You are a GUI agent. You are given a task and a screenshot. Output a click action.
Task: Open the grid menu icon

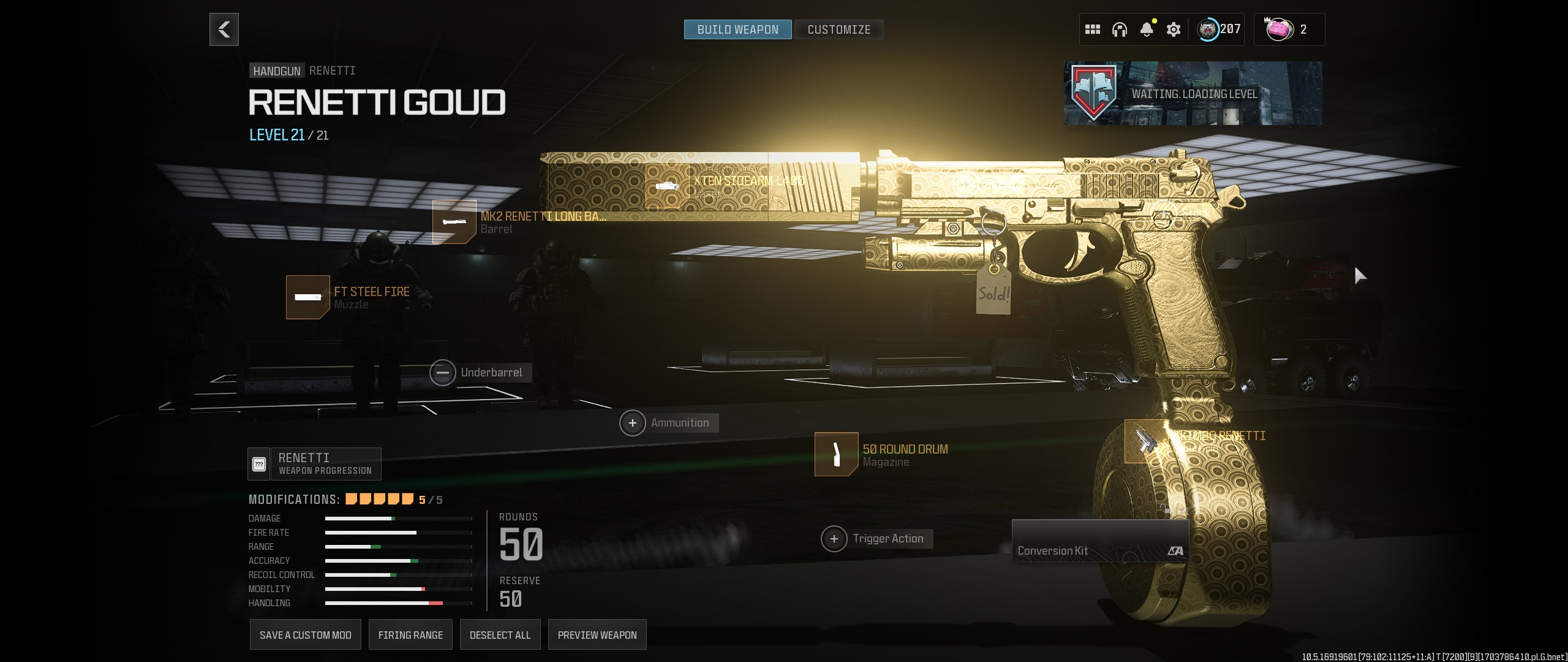[x=1093, y=29]
